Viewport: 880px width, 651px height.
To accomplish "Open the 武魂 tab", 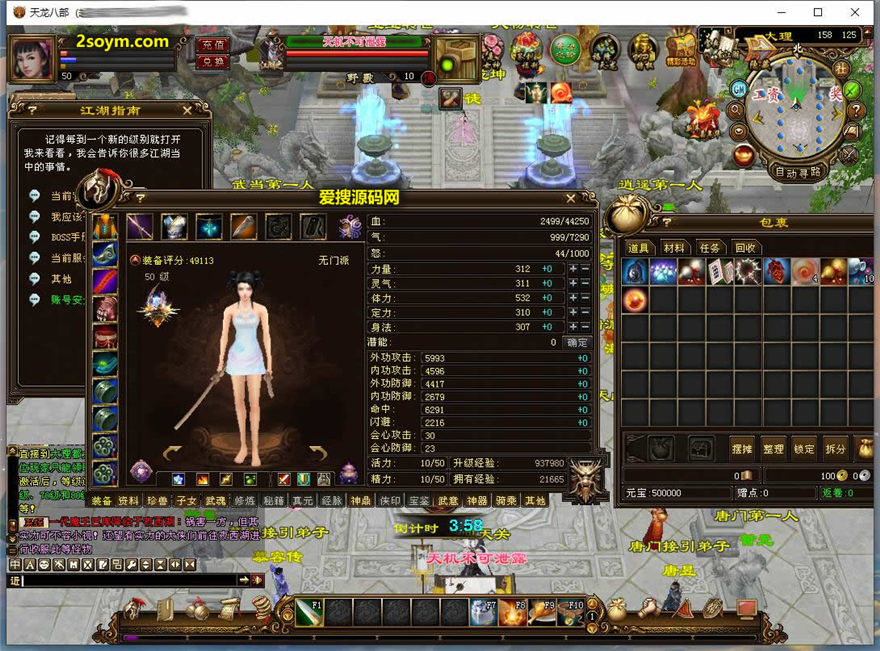I will [x=215, y=500].
